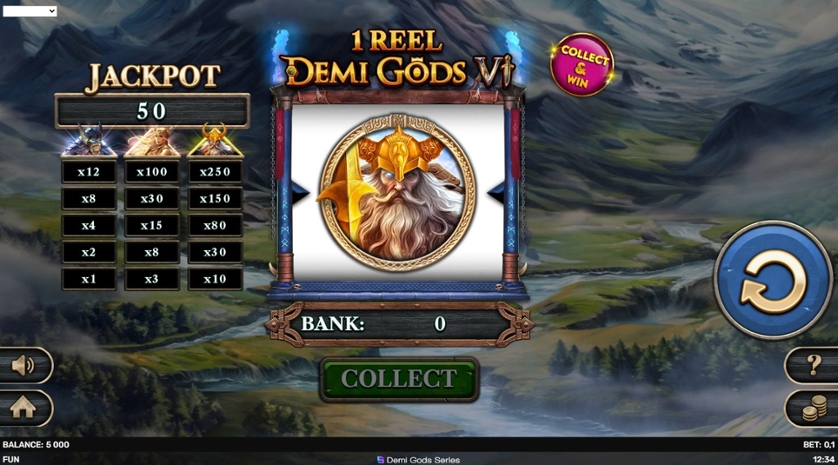Open the small dropdown in the top corner
Screen dimensions: 838x465
pyautogui.click(x=30, y=11)
